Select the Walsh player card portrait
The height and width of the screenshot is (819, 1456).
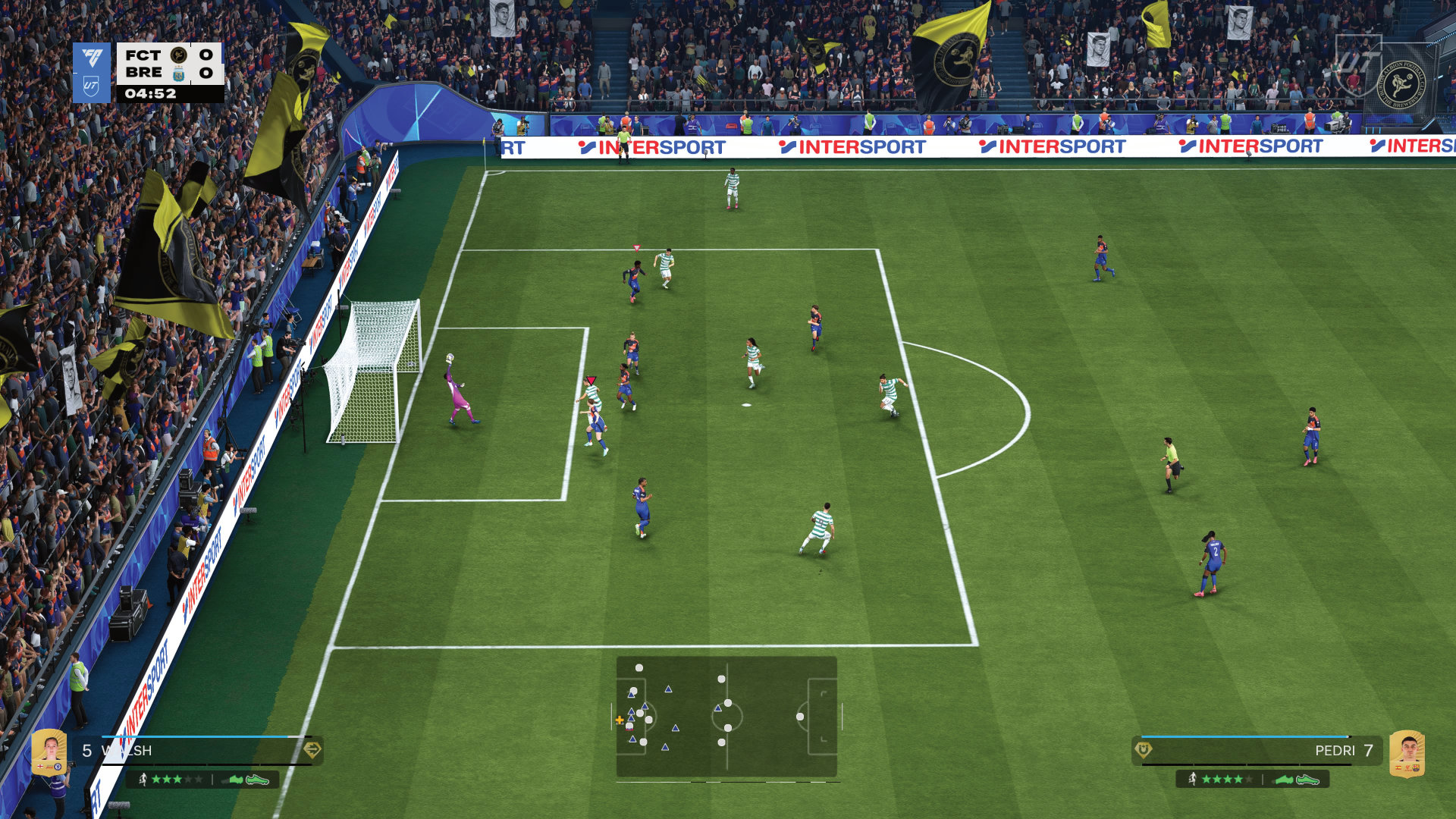click(49, 752)
